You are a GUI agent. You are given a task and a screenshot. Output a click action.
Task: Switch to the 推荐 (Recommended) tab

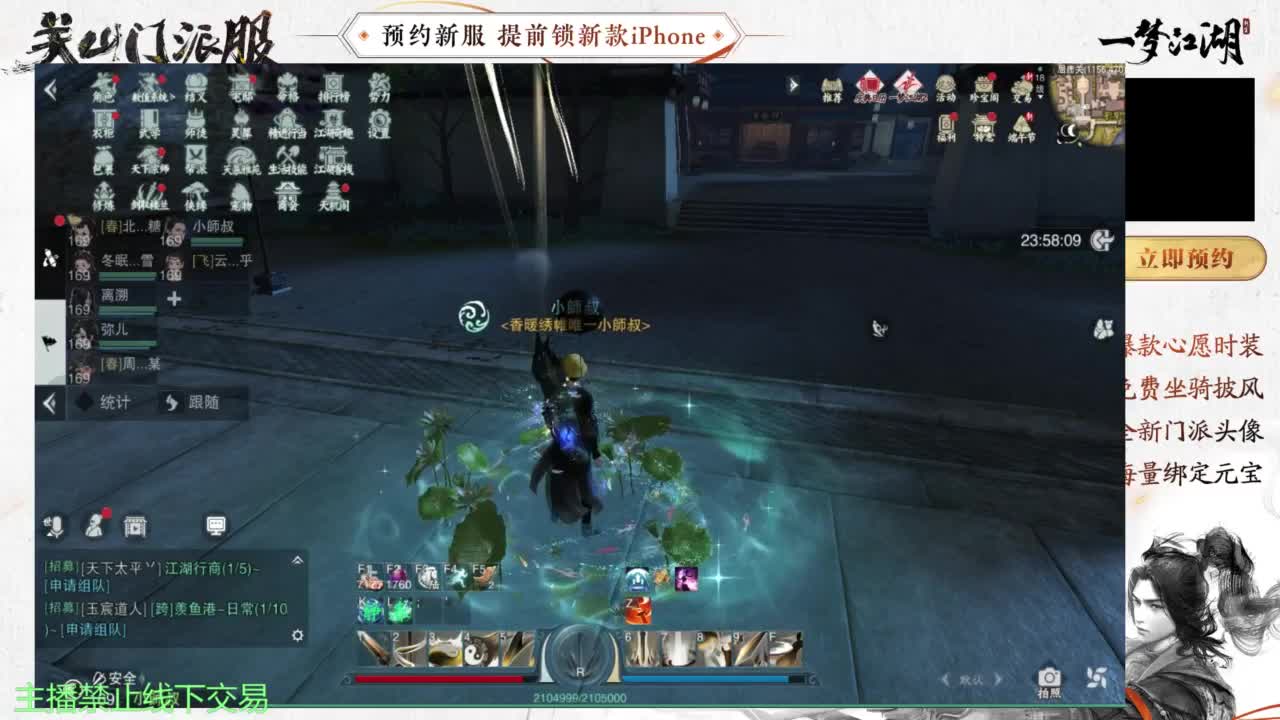pos(832,87)
